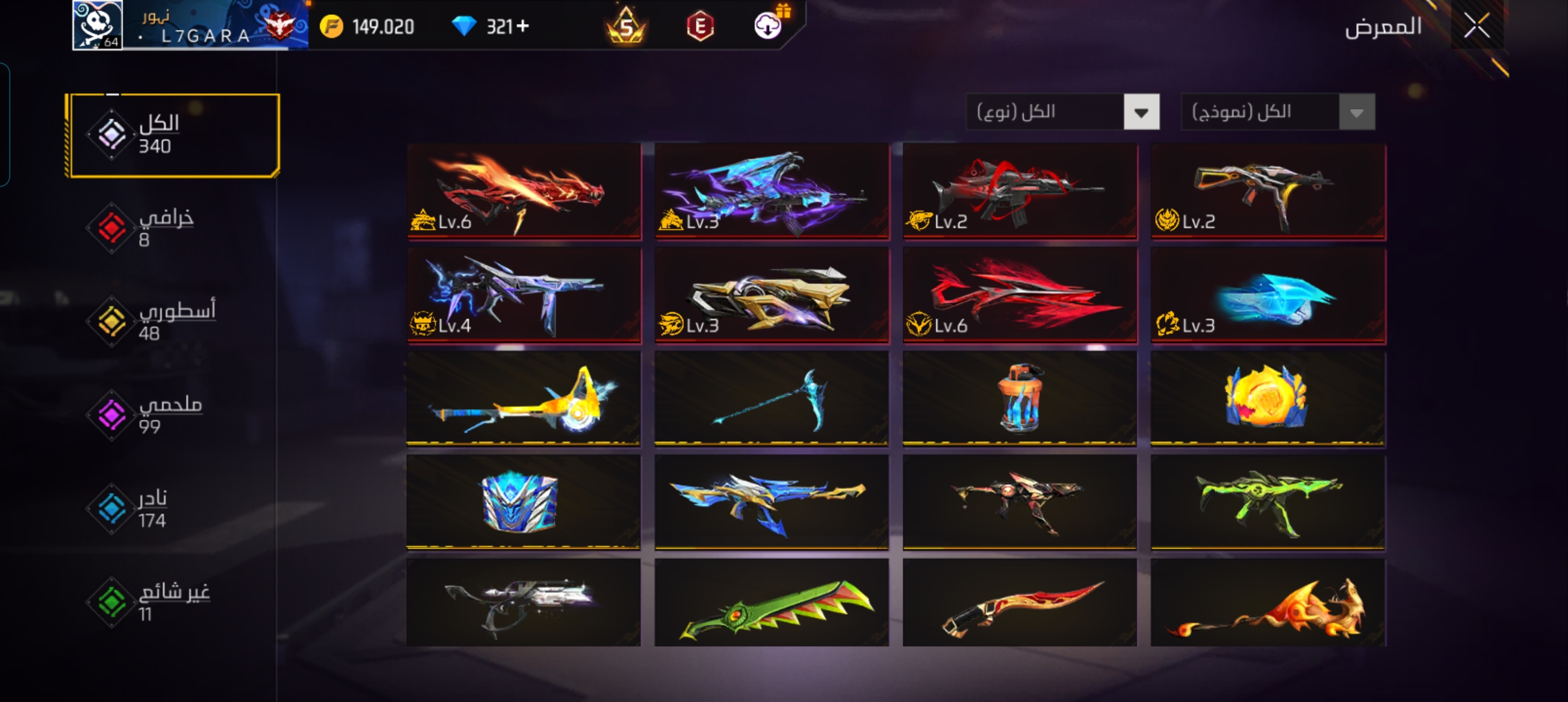The image size is (1568, 702).
Task: Add diamonds with the plus button
Action: tap(523, 27)
